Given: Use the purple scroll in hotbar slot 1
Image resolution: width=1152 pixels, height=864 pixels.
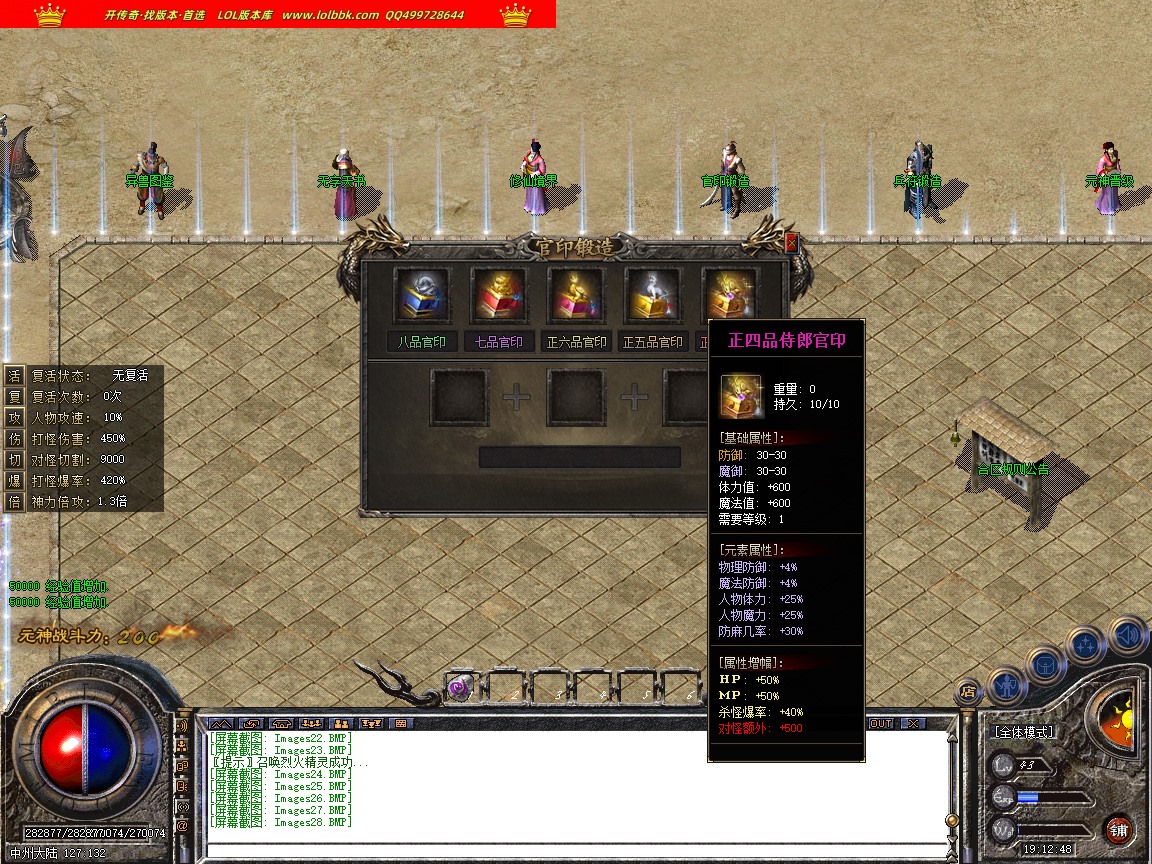Looking at the screenshot, I should point(458,688).
